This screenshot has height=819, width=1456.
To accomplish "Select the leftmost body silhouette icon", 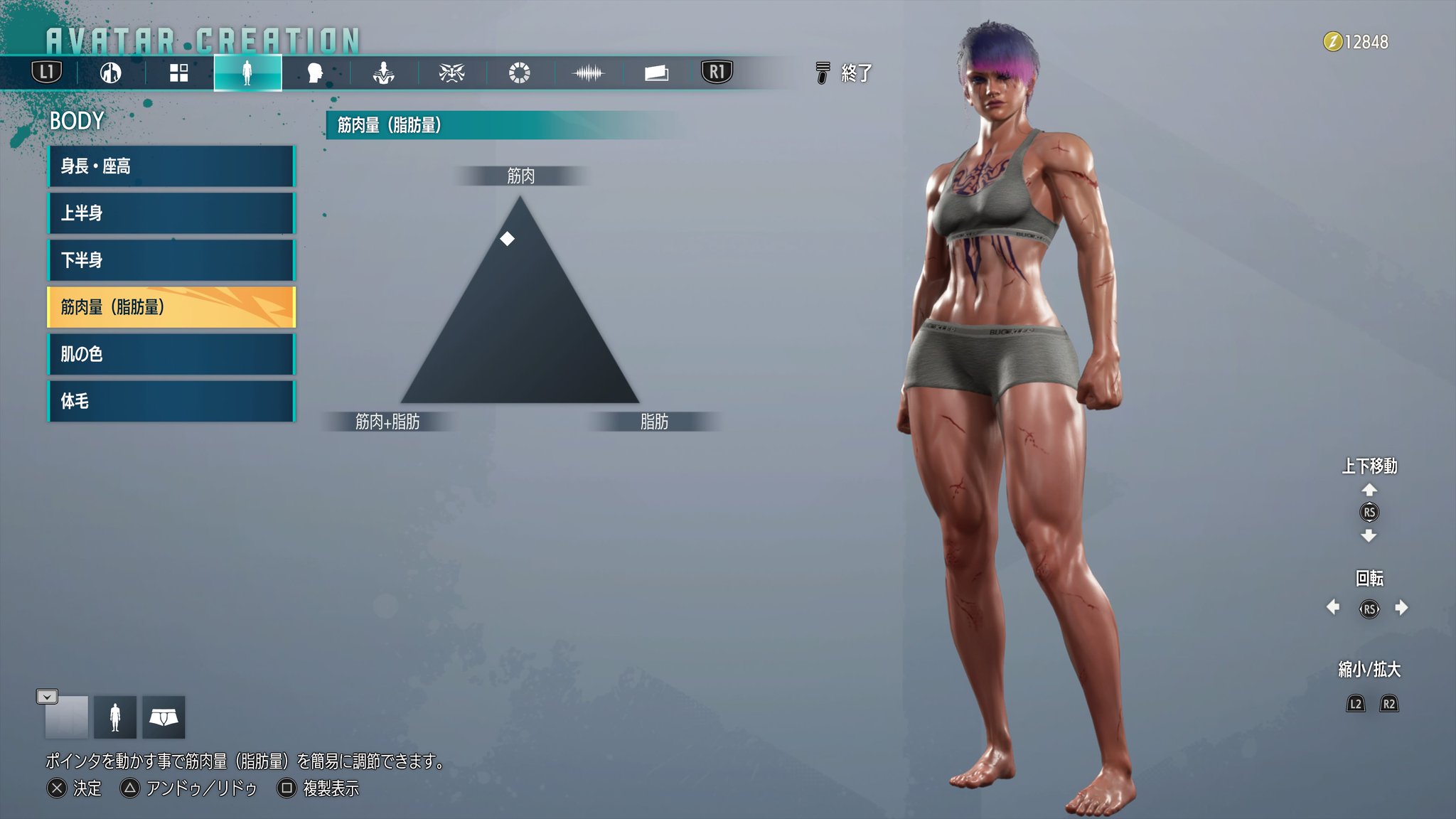I will click(110, 72).
